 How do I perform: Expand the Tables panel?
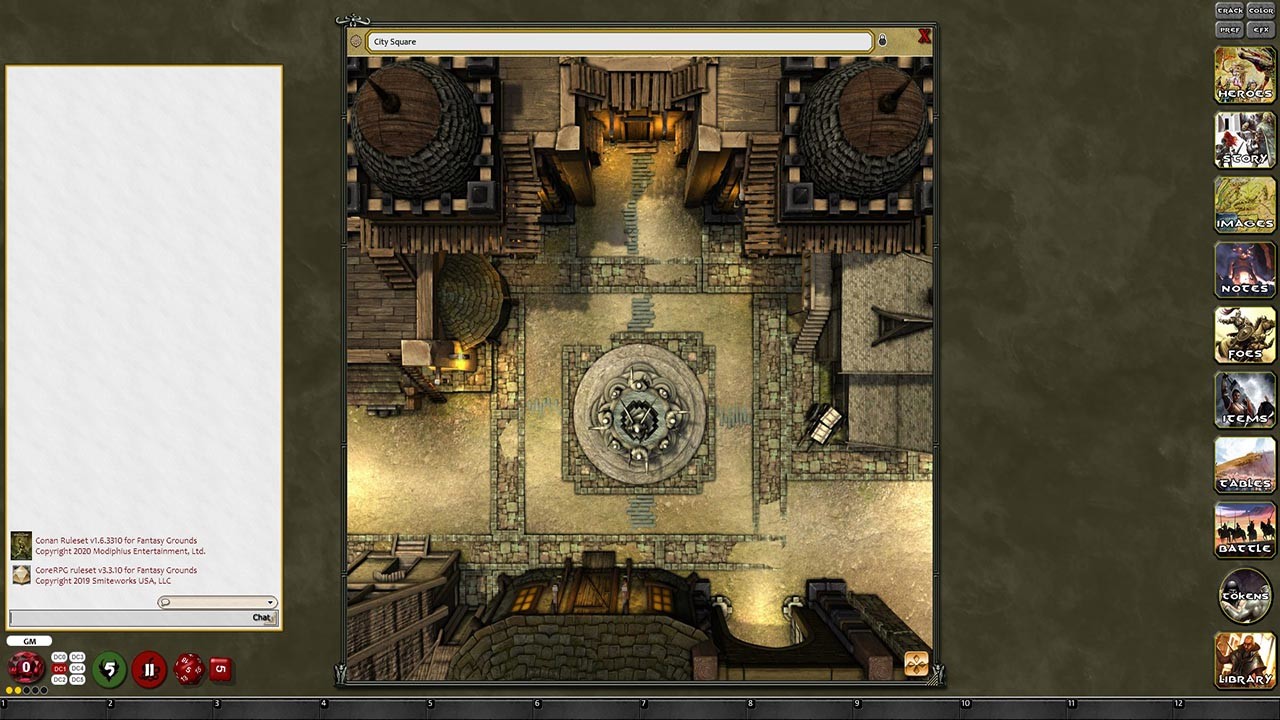[1244, 465]
